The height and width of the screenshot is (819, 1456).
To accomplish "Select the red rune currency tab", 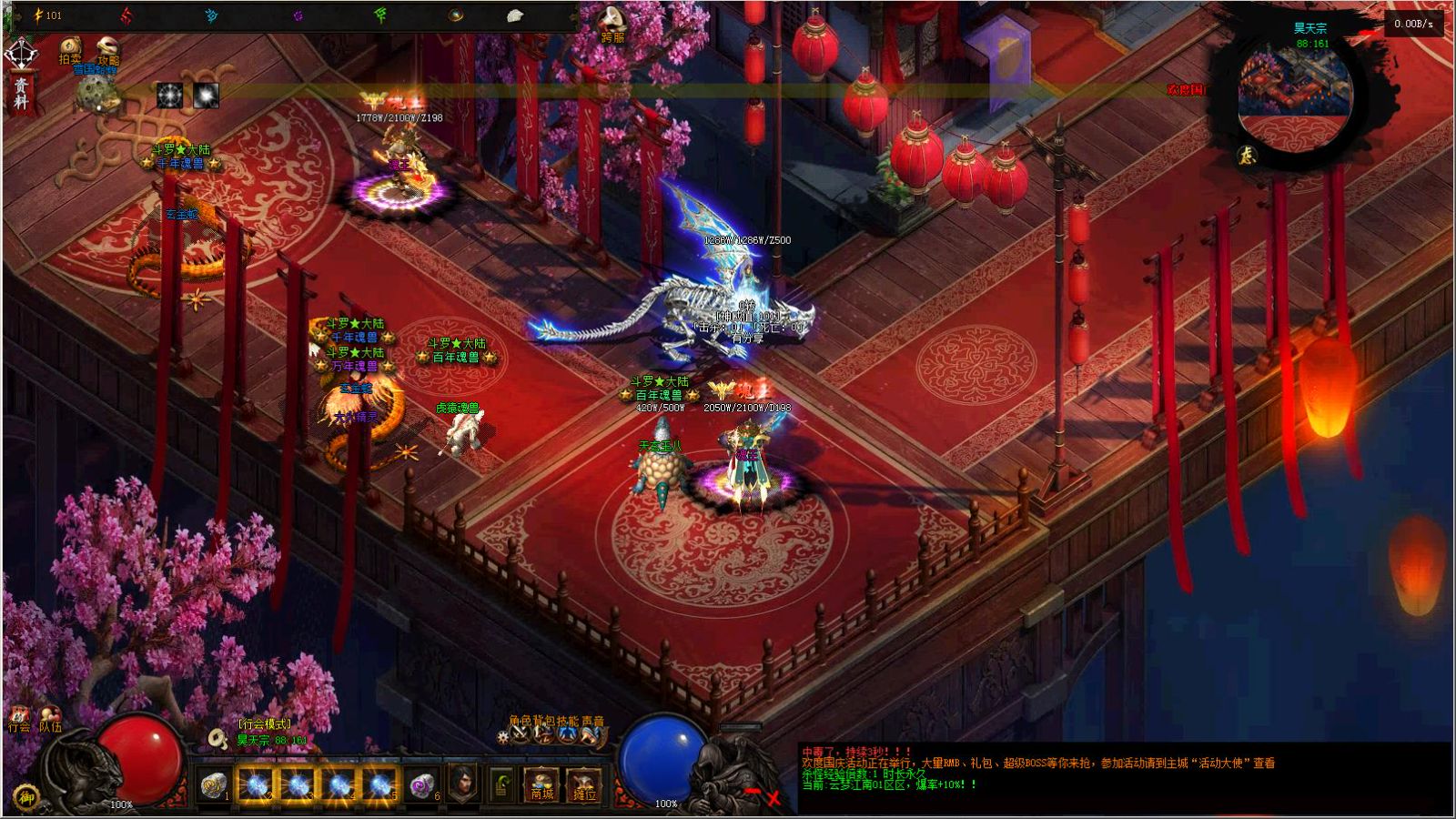I will coord(126,17).
